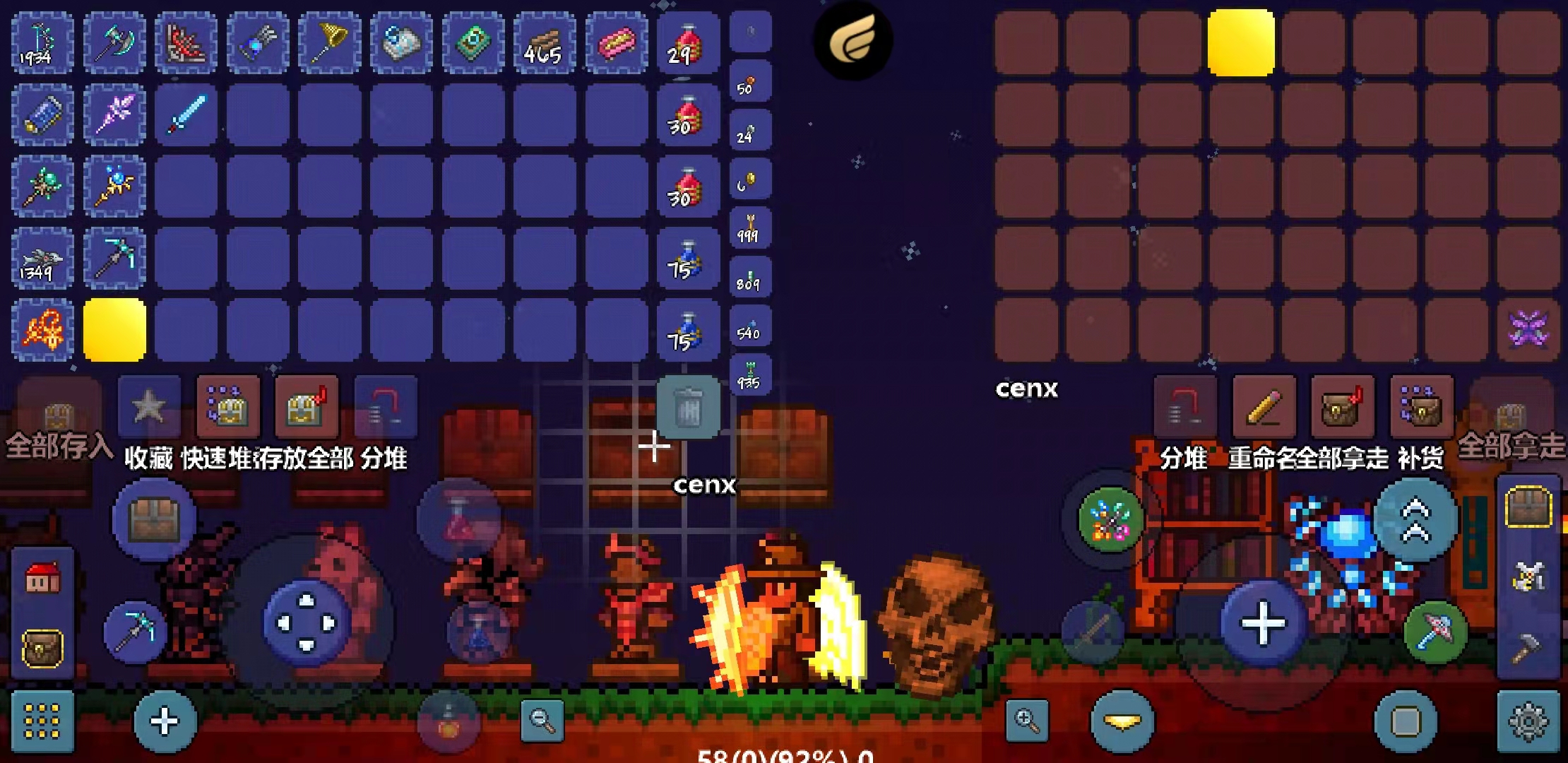Quick stack items with 快速堆叠 button
The width and height of the screenshot is (1568, 763).
227,408
